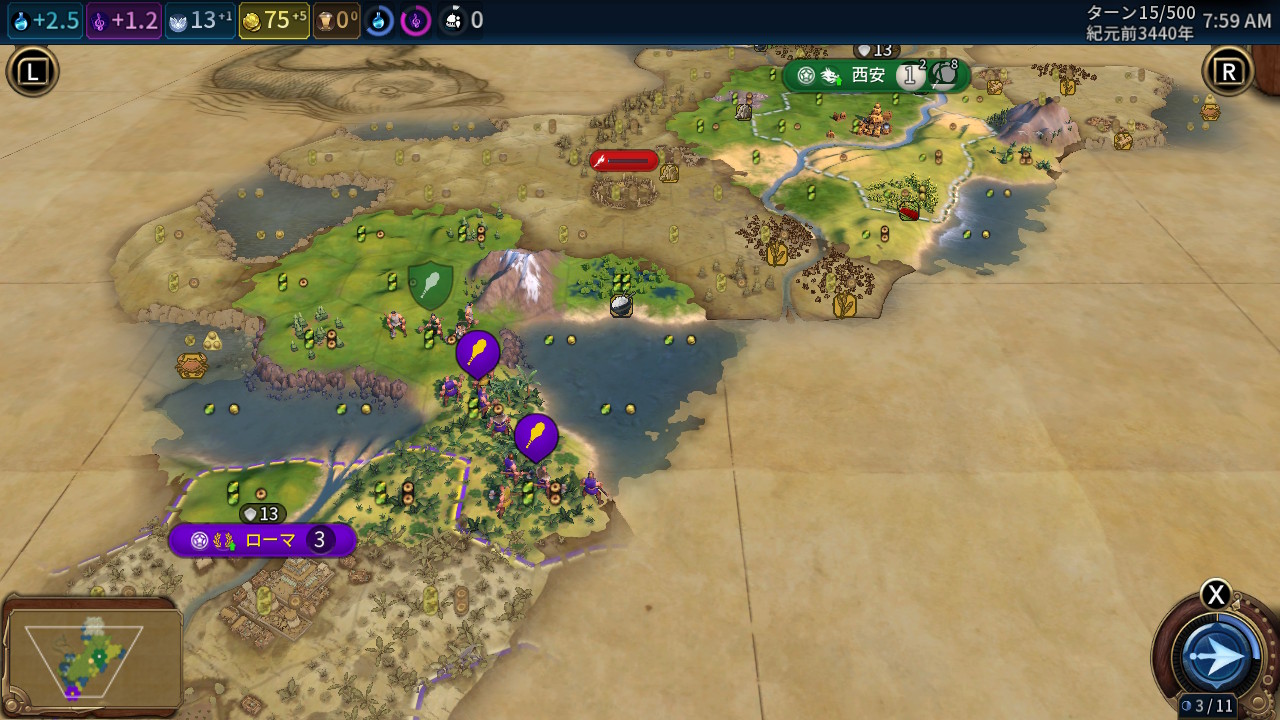Show the culture yield details
This screenshot has height=720, width=1280.
[124, 20]
